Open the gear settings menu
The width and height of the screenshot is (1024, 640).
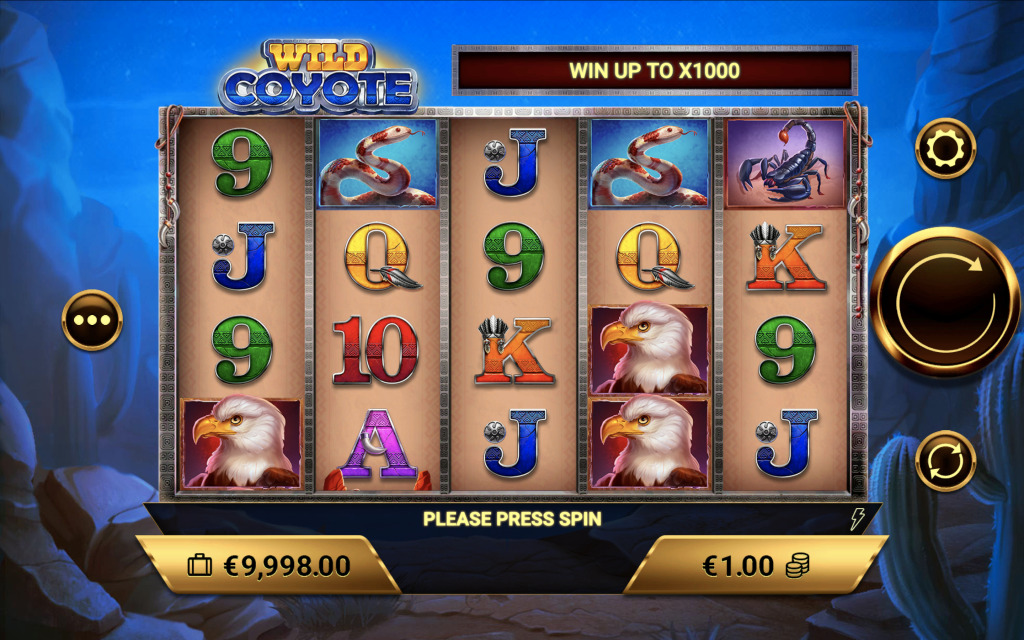[945, 149]
